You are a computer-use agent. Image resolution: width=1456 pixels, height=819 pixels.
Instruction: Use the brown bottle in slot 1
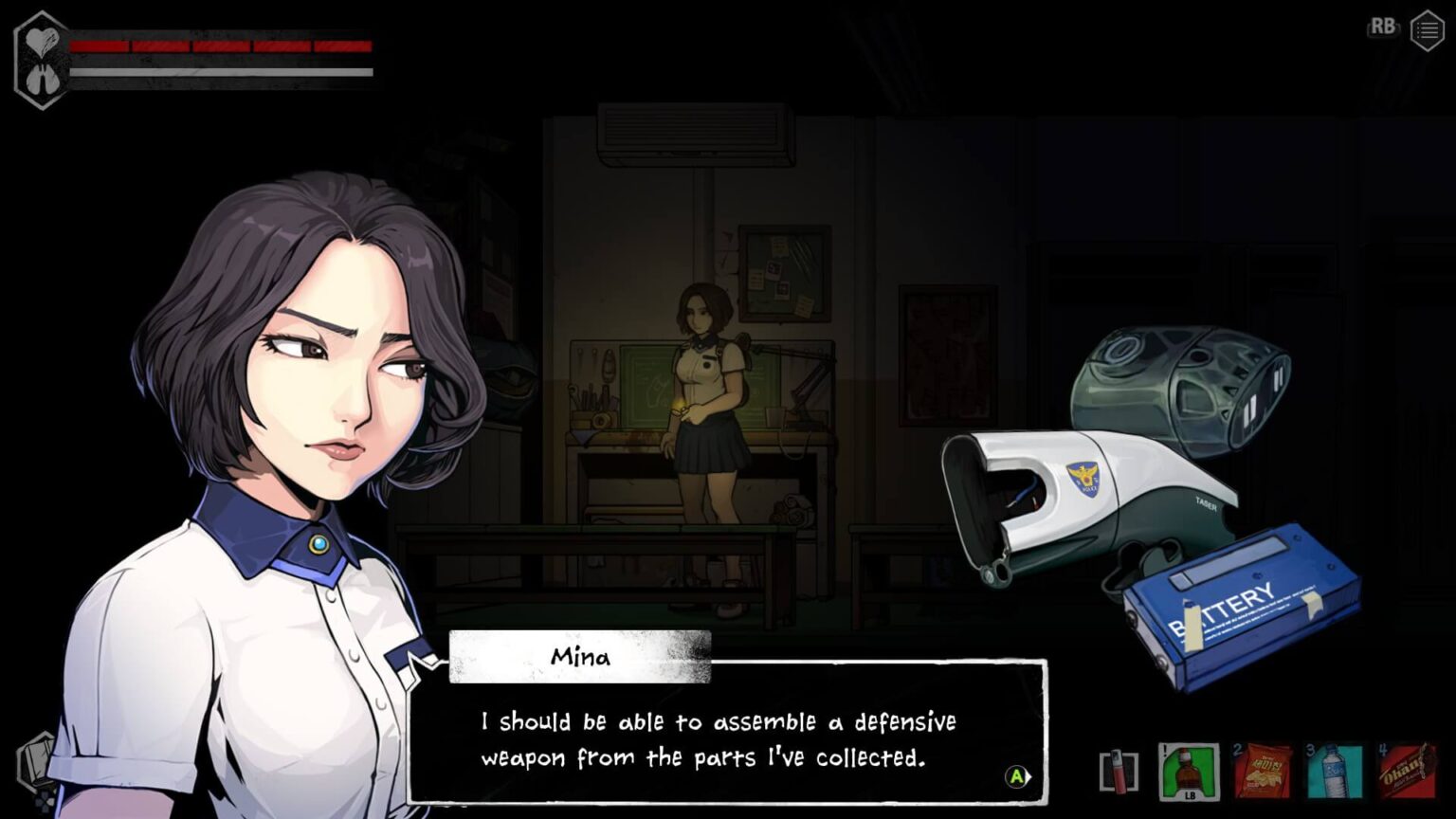[x=1189, y=772]
